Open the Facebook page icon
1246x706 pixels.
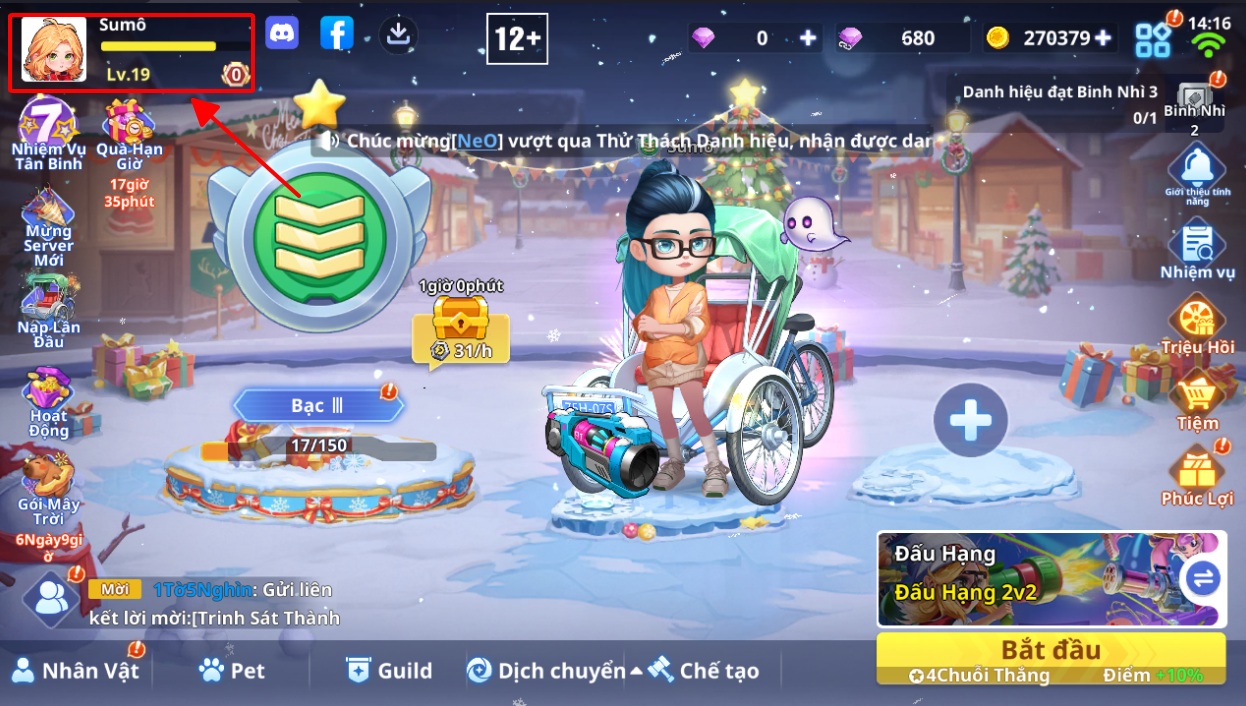pos(337,35)
